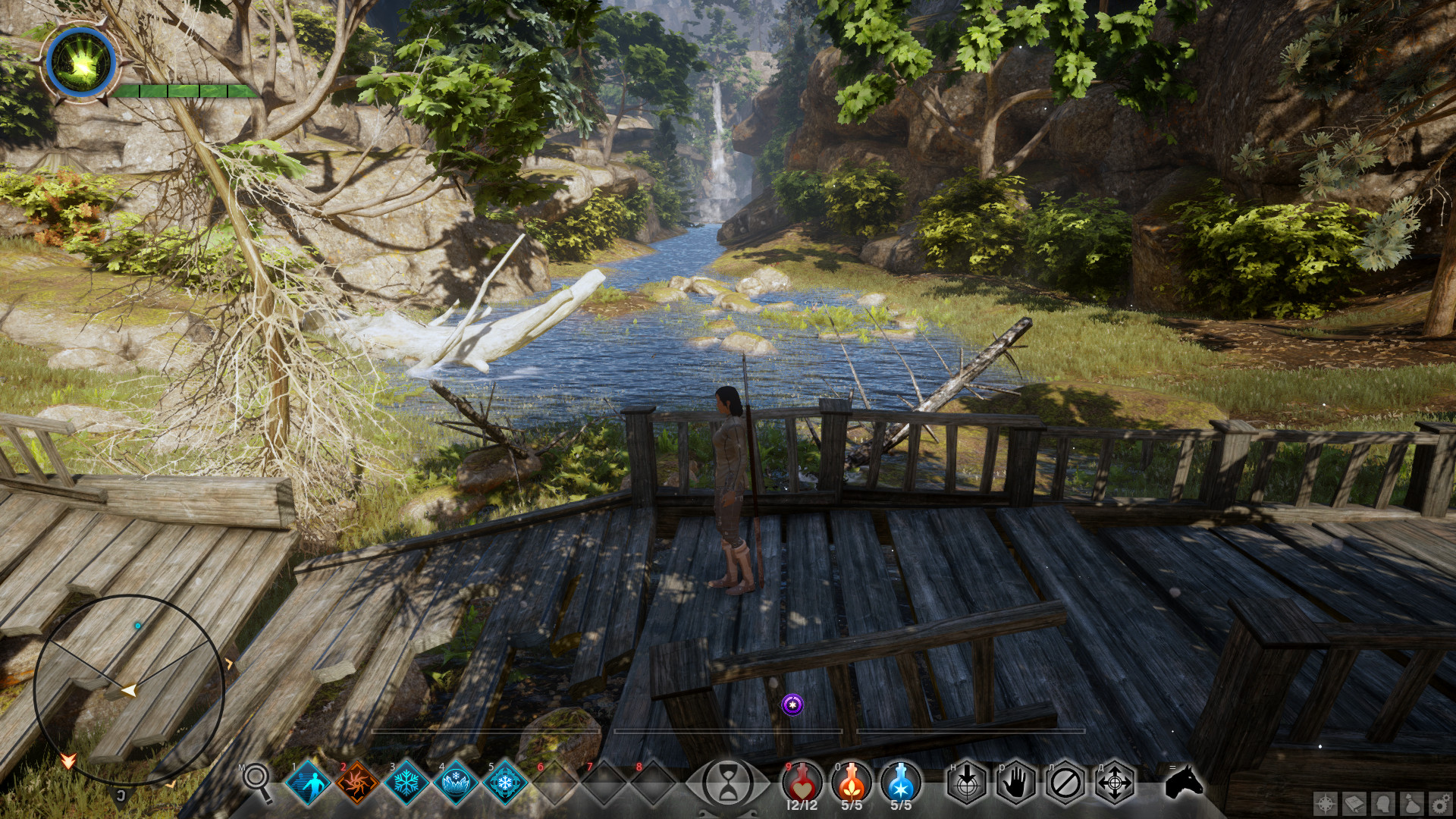Issue the open hand hold command

pyautogui.click(x=1016, y=783)
